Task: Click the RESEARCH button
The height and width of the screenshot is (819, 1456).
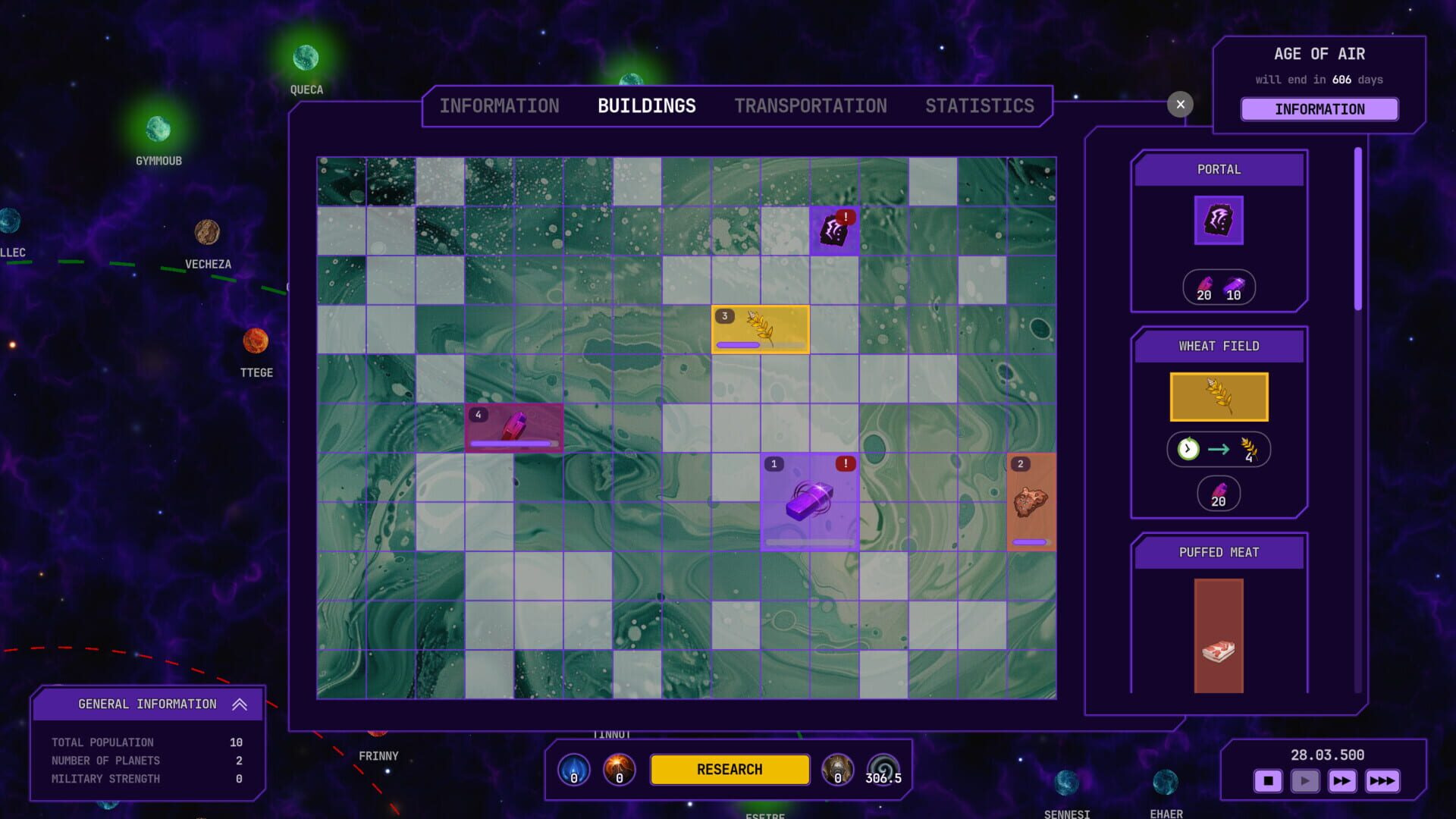Action: click(x=730, y=769)
